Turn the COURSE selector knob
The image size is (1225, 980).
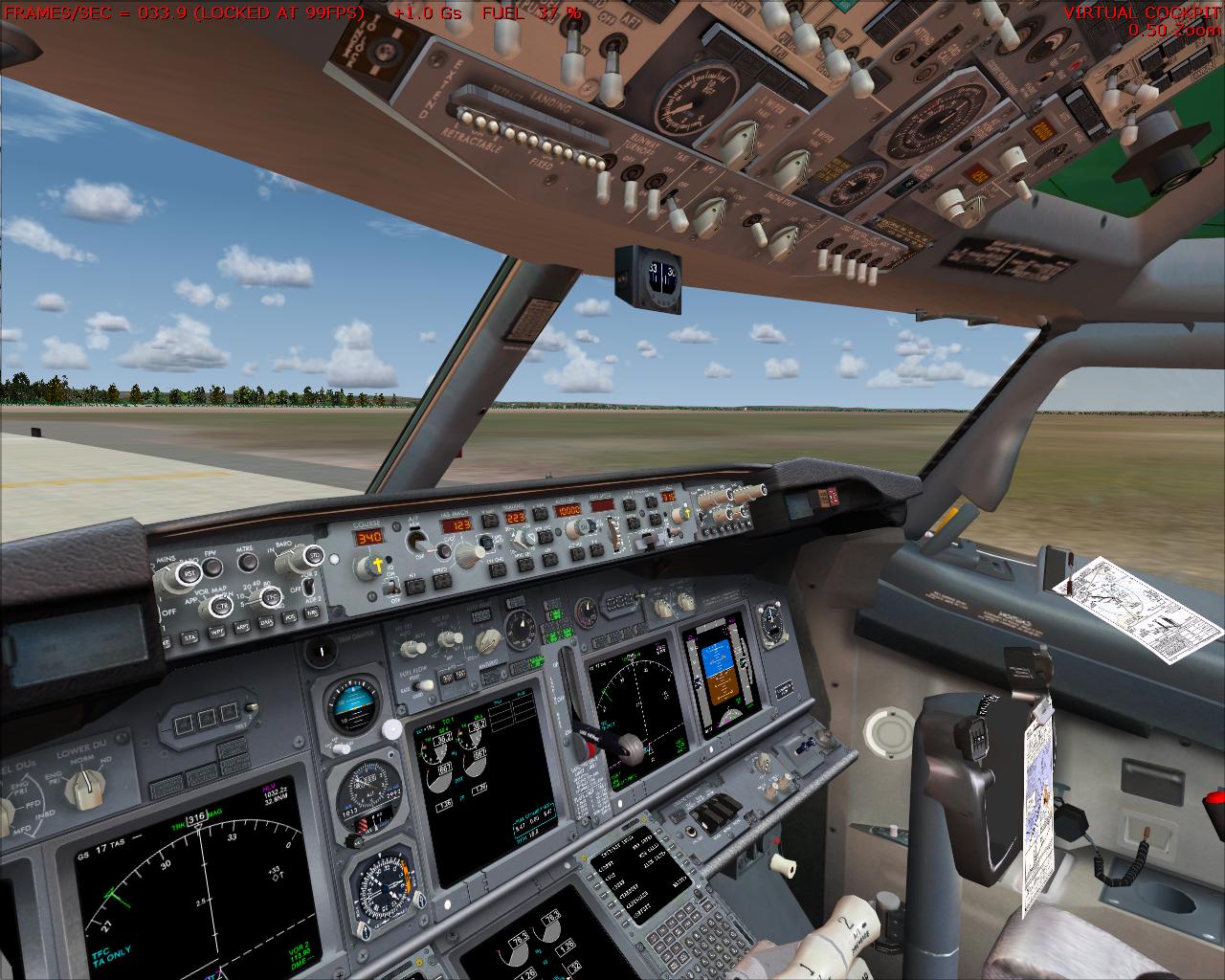click(x=367, y=568)
